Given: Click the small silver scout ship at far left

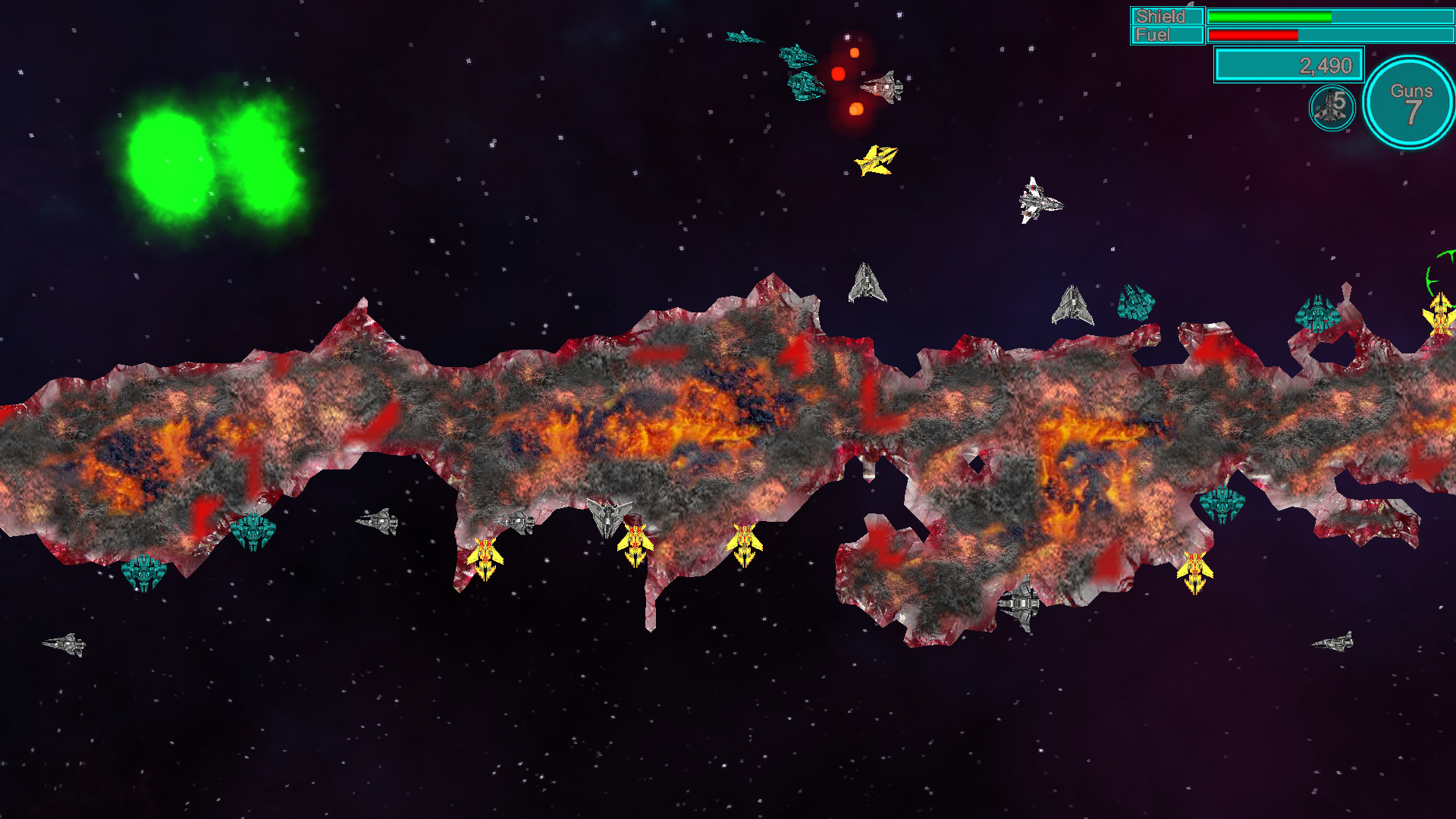Looking at the screenshot, I should (x=67, y=643).
